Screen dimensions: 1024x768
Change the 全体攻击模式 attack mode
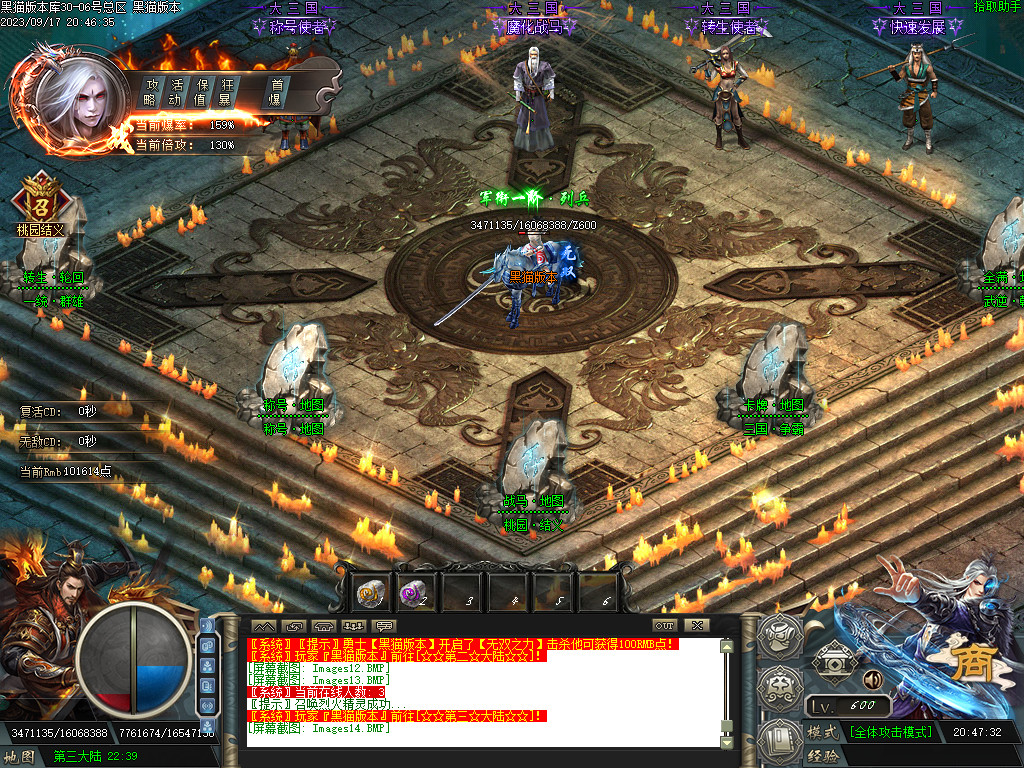pos(890,732)
